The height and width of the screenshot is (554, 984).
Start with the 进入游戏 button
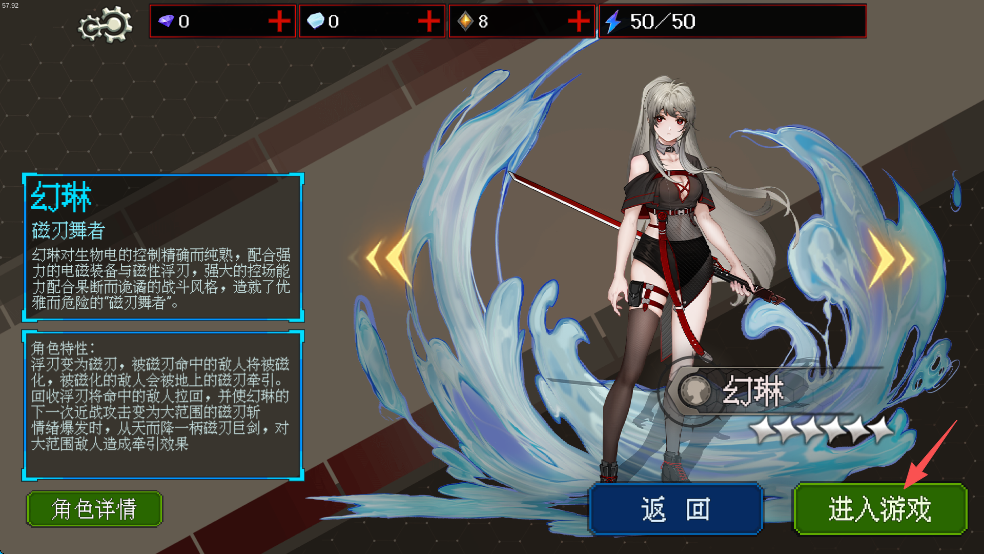(880, 509)
